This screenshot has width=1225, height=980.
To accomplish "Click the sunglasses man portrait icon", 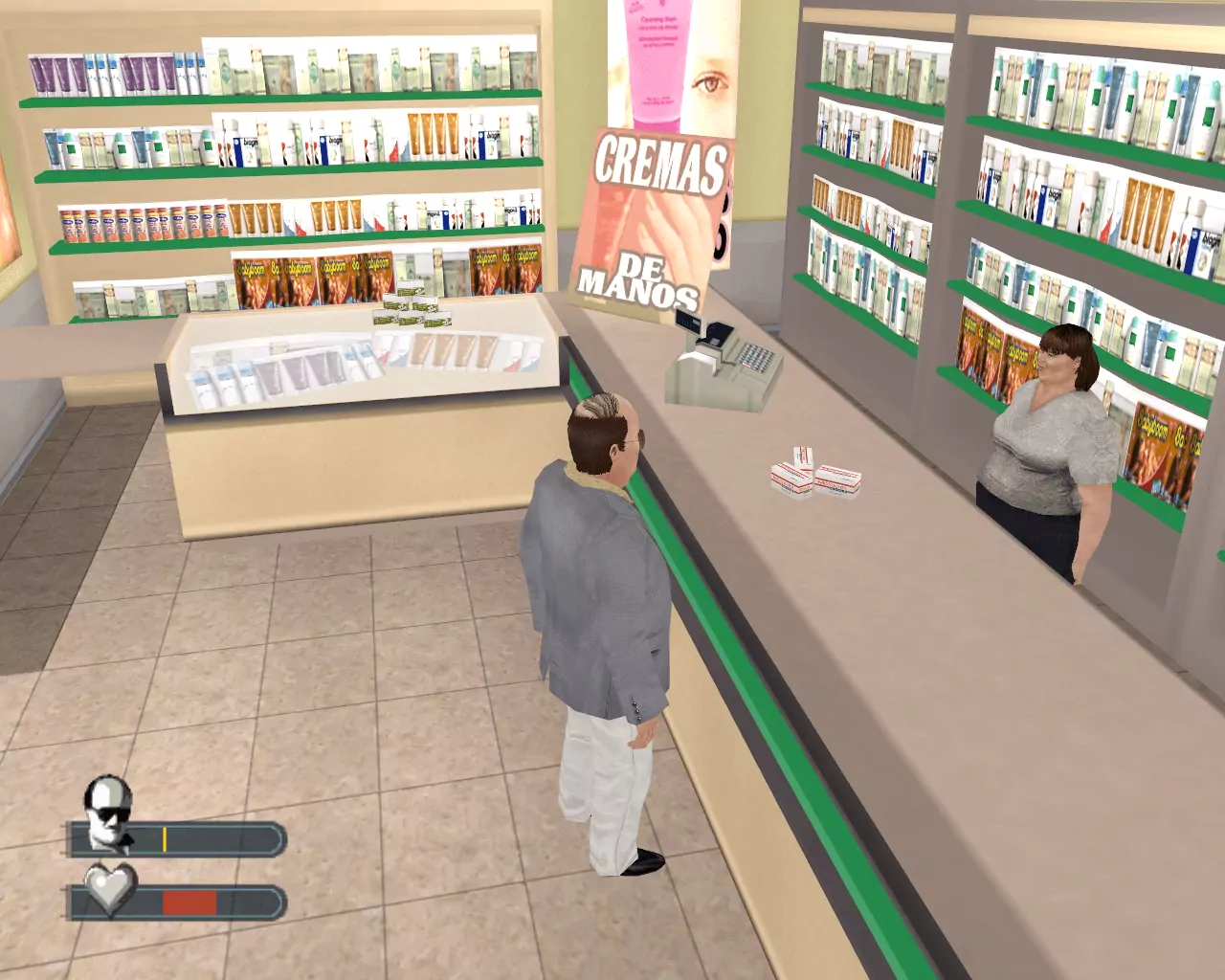I will point(108,813).
